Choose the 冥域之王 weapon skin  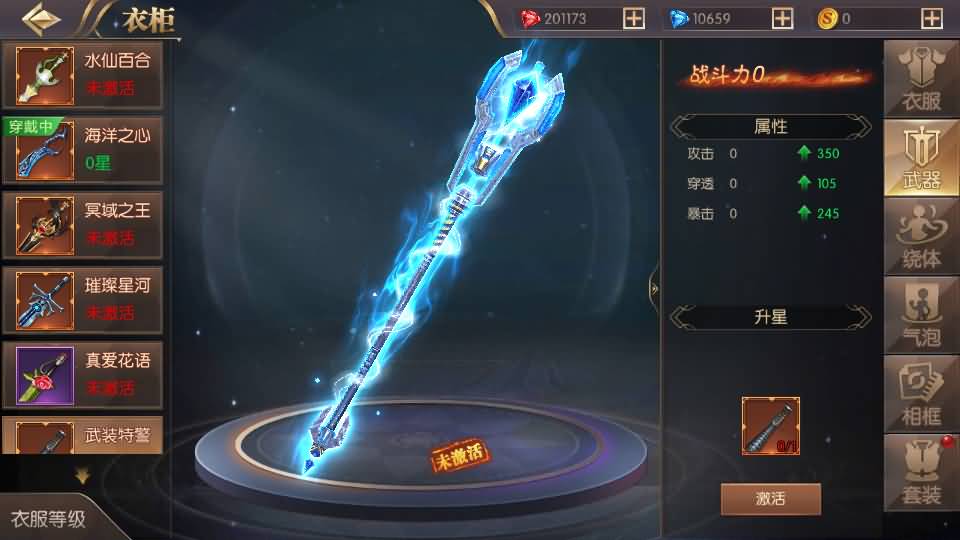84,223
